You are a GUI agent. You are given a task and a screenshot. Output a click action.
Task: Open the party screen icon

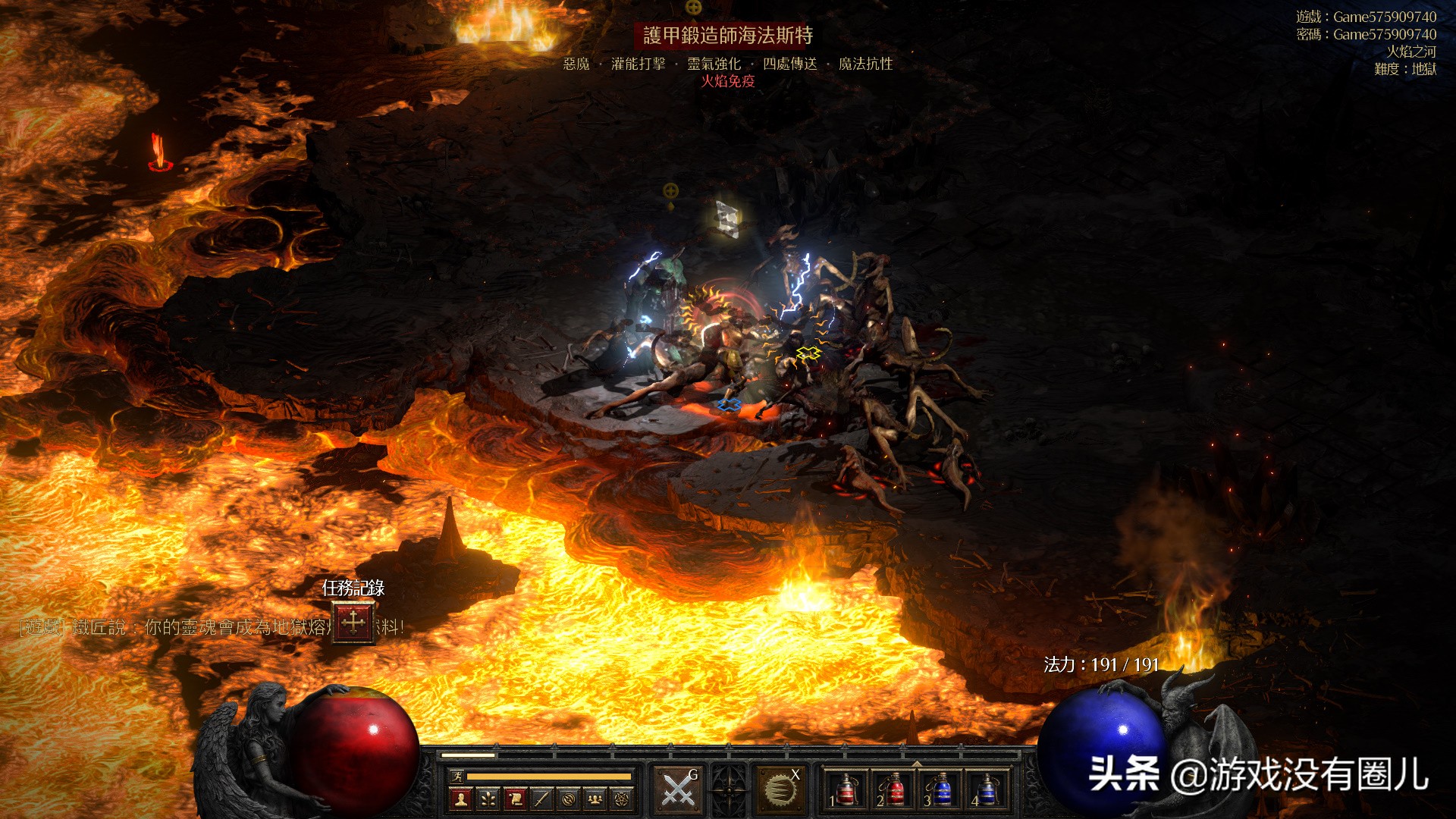coord(595,798)
